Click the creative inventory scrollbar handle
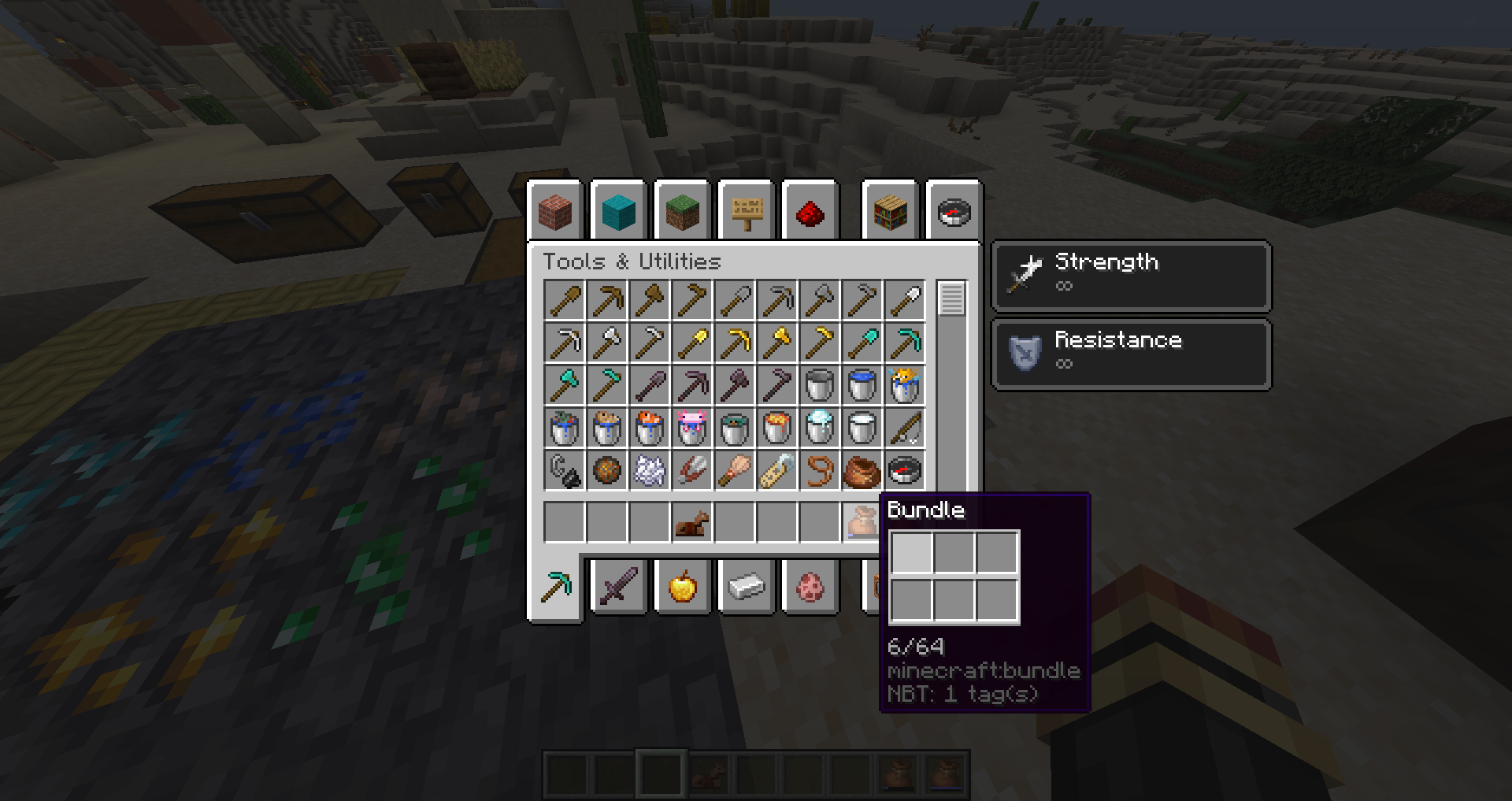This screenshot has width=1512, height=801. (951, 299)
